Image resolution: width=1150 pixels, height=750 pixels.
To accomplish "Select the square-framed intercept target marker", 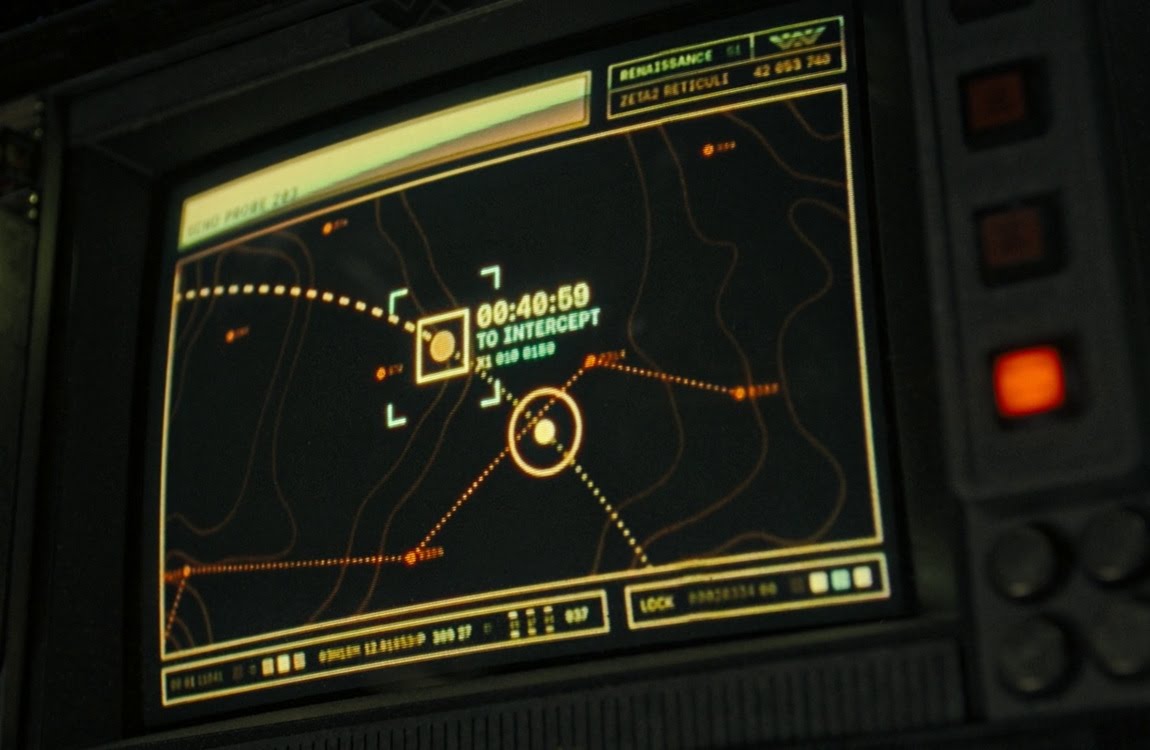I will (x=443, y=346).
